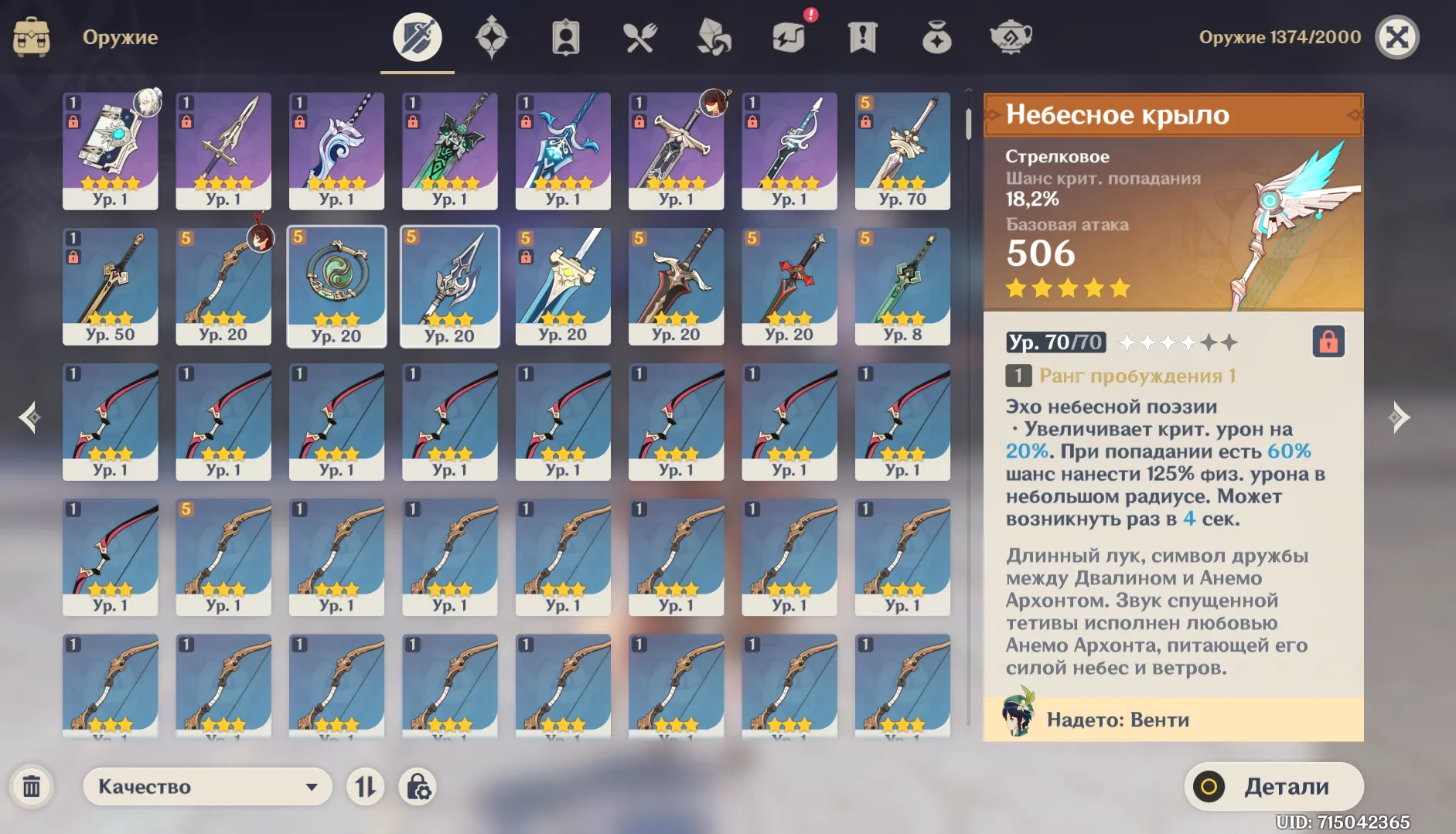Screen dimensions: 1456x834
Task: Open the Character Development Items section
Action: 566,36
